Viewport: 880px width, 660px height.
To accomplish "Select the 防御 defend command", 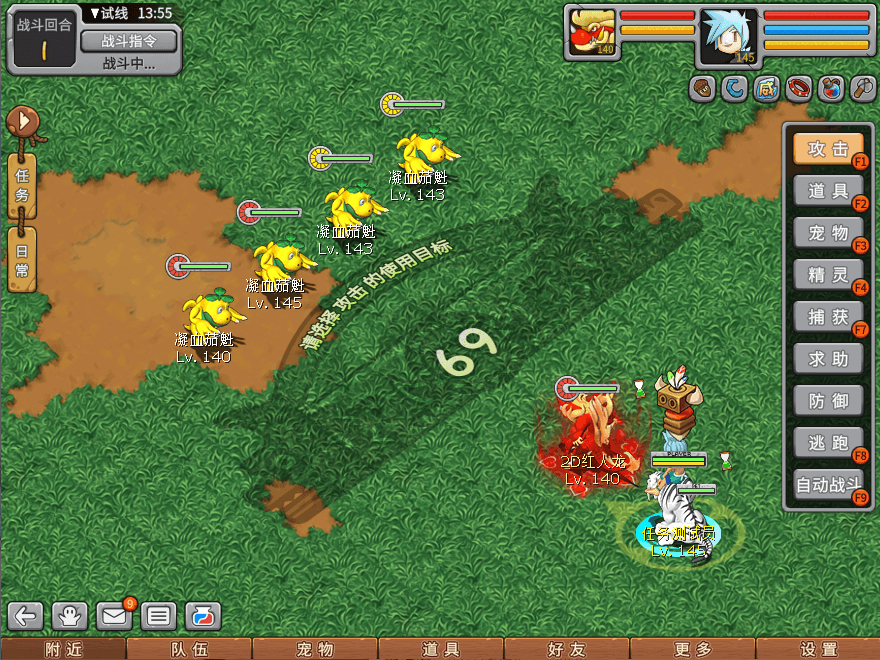I will tap(828, 401).
